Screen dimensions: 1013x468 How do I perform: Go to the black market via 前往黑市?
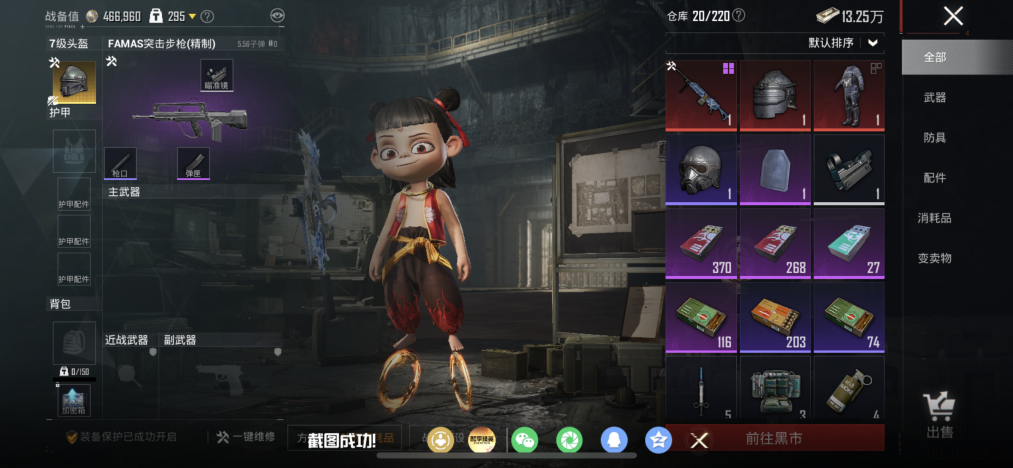tap(774, 438)
